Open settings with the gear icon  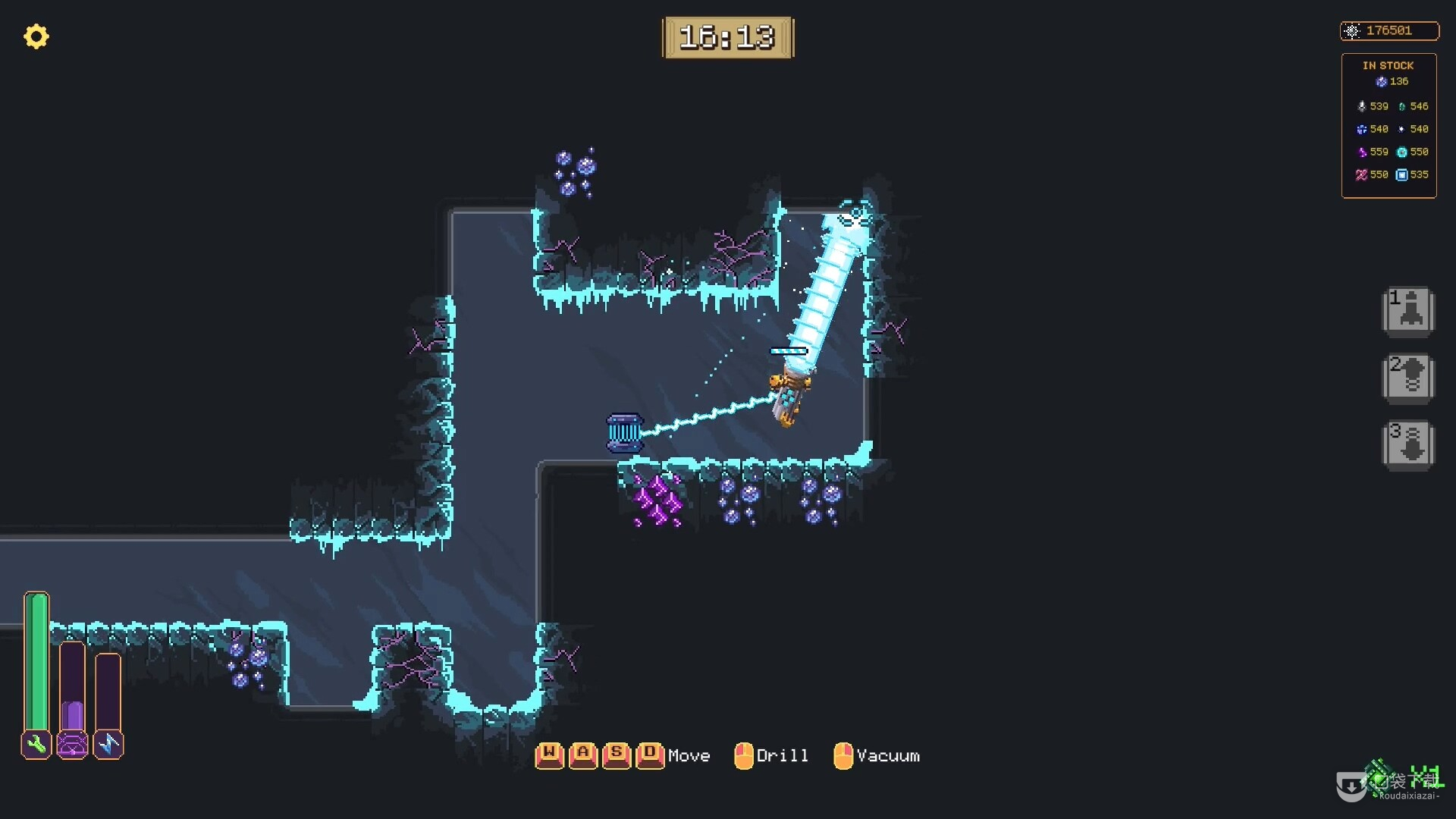[36, 36]
